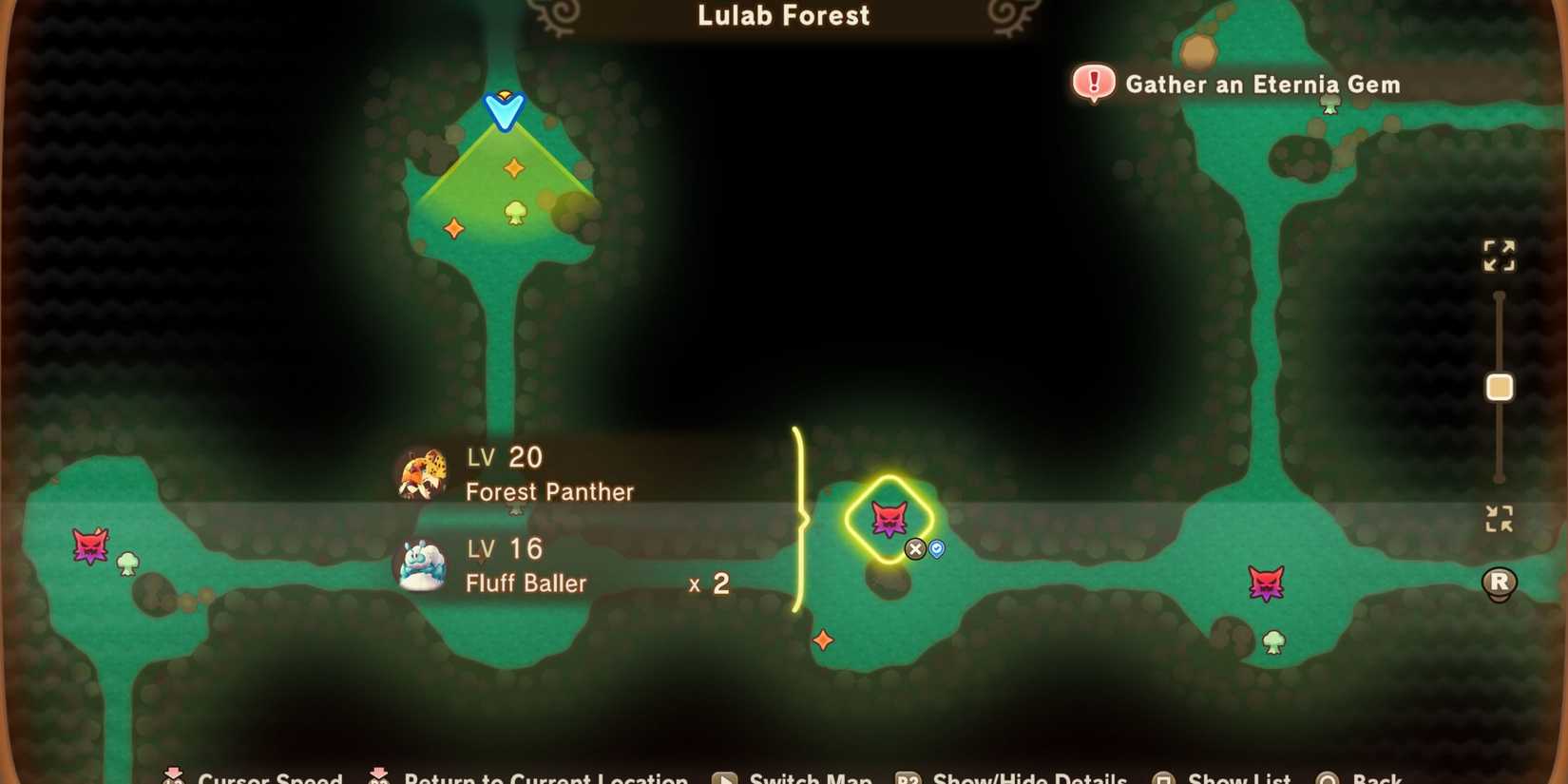Click the blue checkmark badge near the cursor

(x=935, y=549)
